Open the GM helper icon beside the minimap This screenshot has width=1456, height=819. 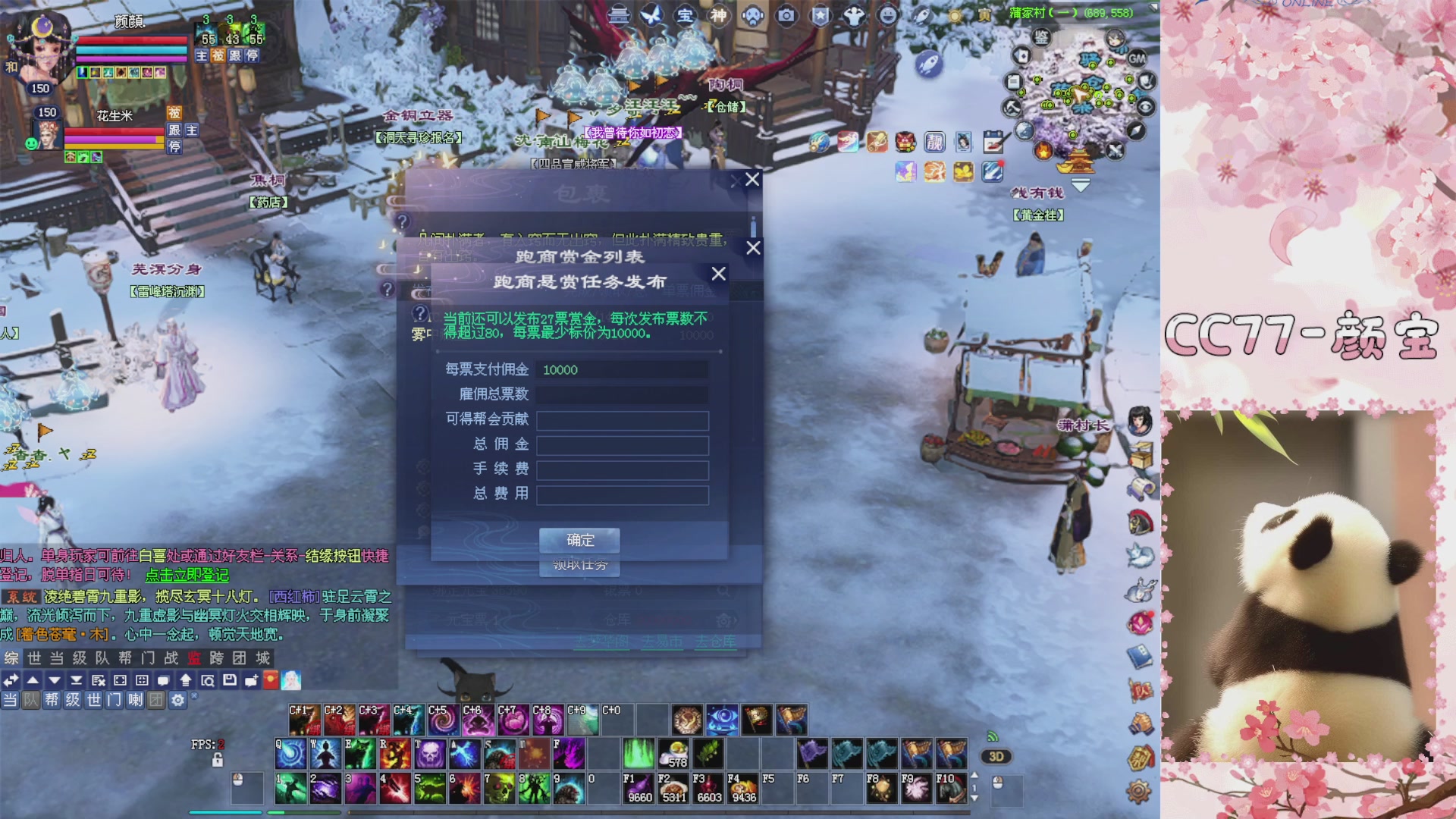[x=1136, y=59]
